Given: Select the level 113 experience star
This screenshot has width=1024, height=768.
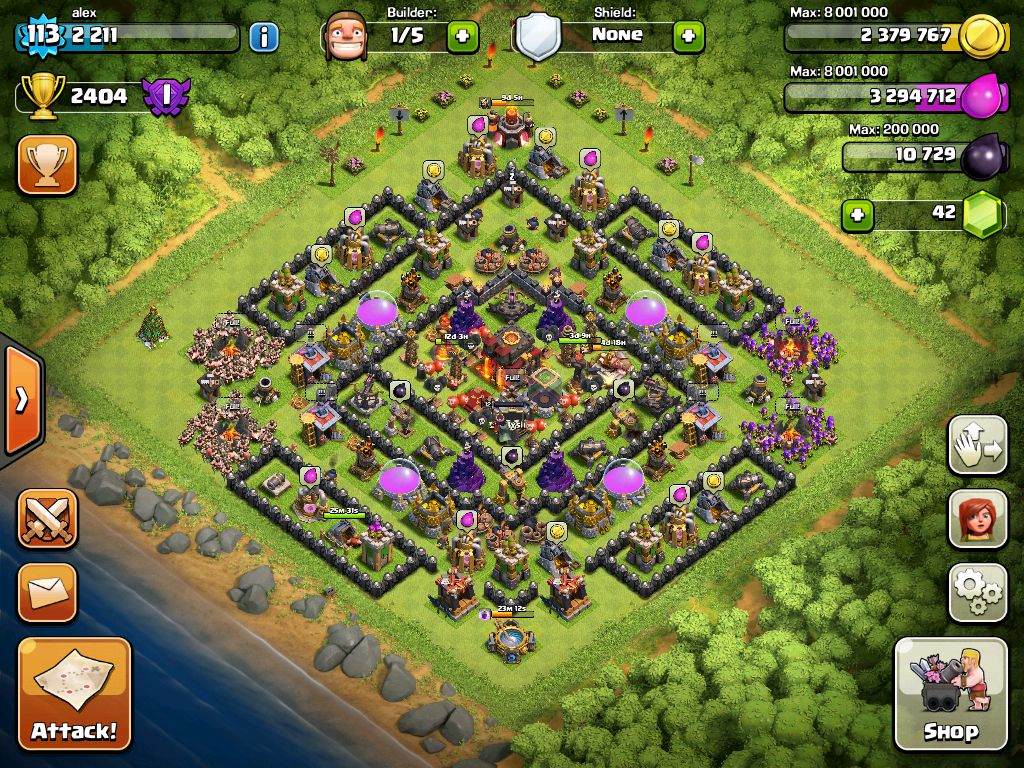Looking at the screenshot, I should [42, 37].
